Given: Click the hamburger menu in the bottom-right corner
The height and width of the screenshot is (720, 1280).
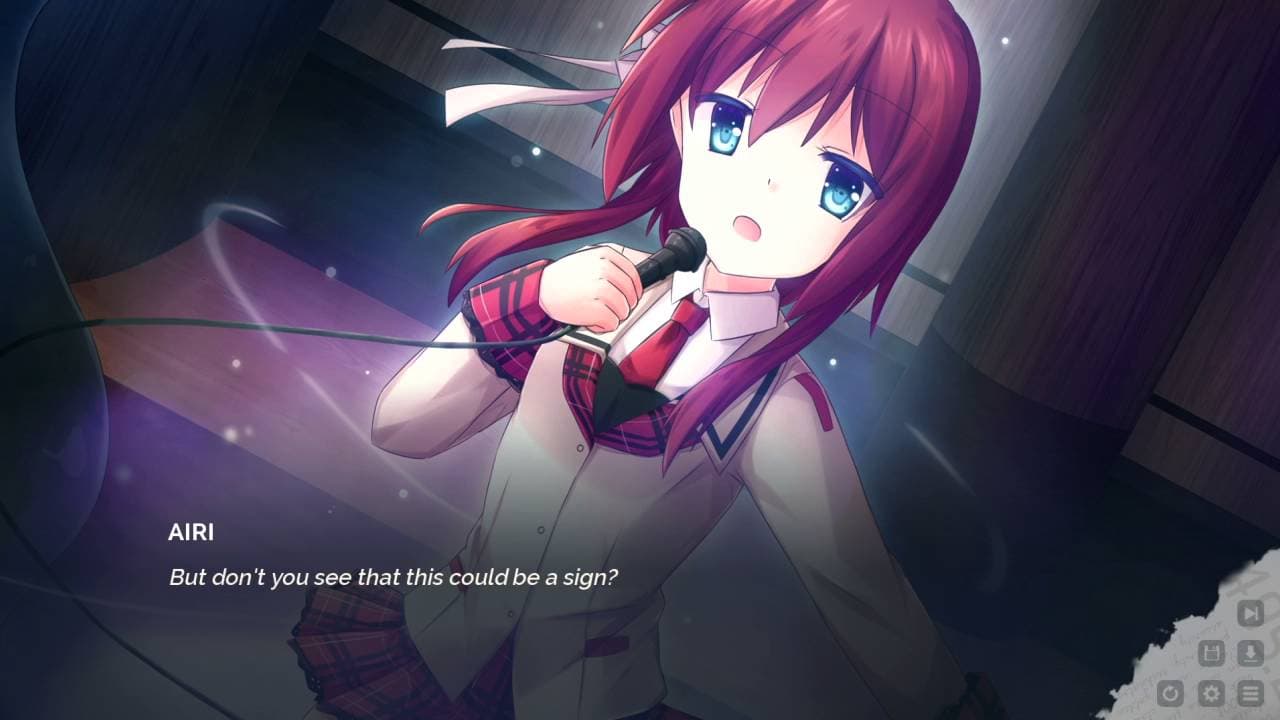Looking at the screenshot, I should (x=1249, y=693).
